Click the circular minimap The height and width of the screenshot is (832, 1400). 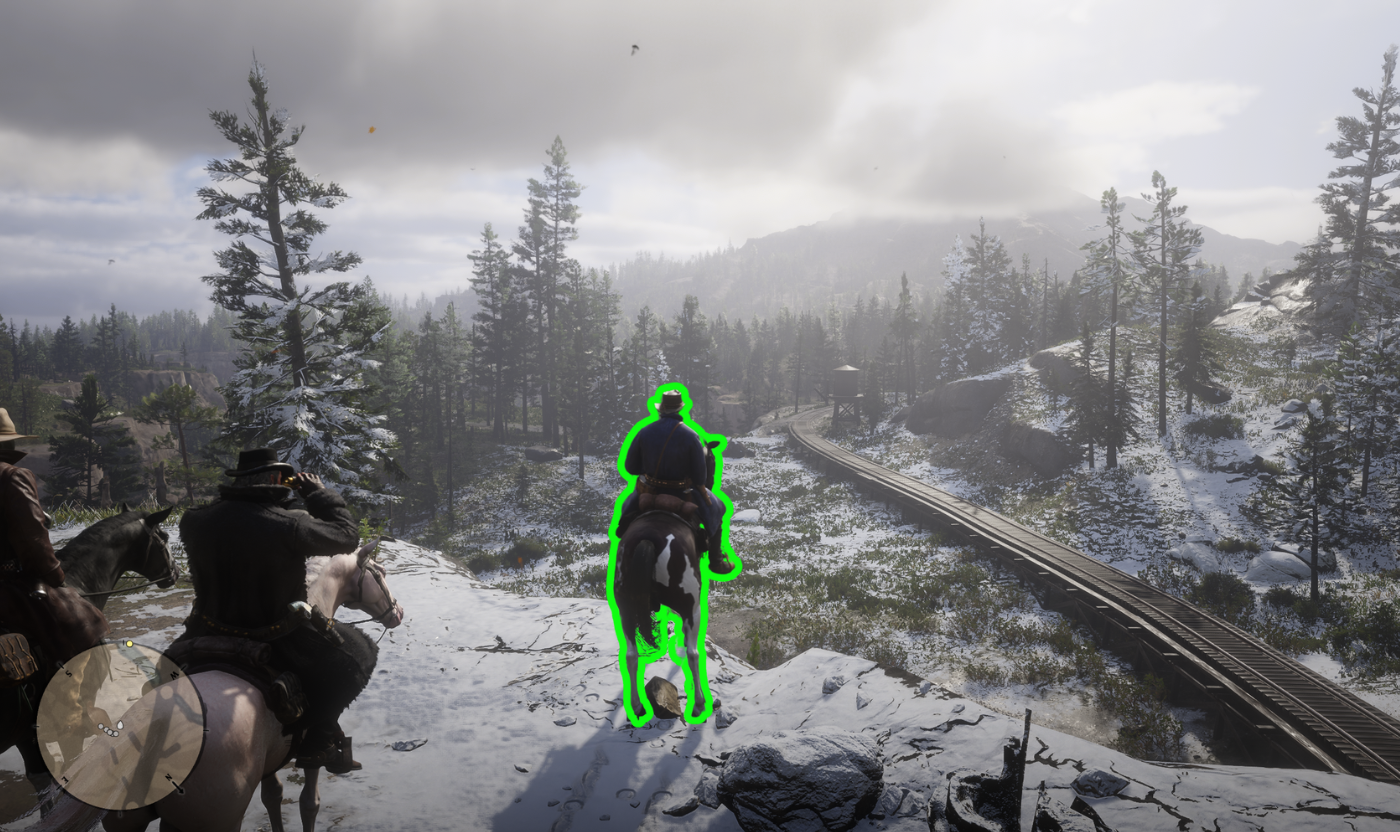coord(120,725)
